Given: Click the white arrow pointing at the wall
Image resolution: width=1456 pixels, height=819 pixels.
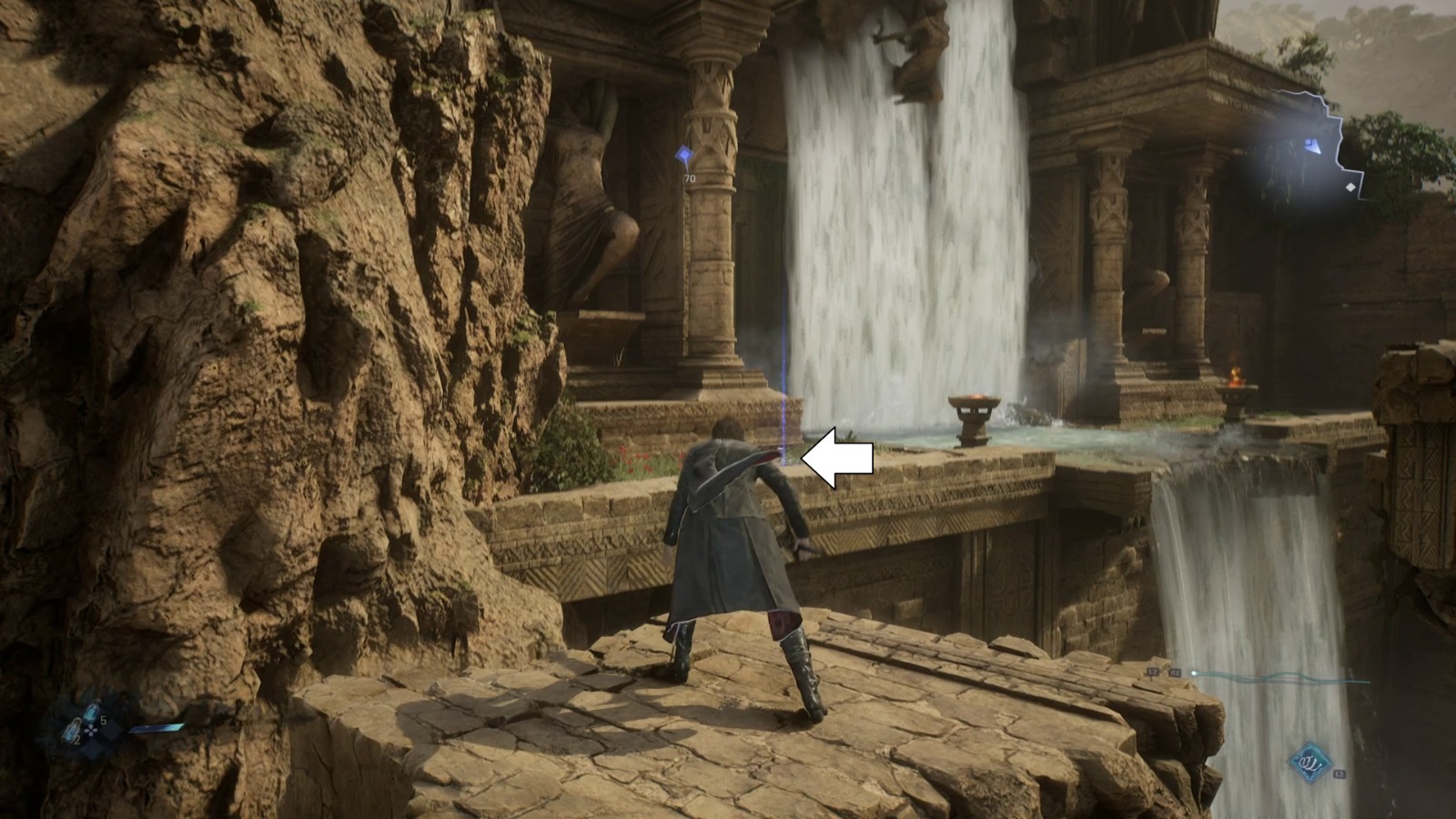Looking at the screenshot, I should click(839, 460).
